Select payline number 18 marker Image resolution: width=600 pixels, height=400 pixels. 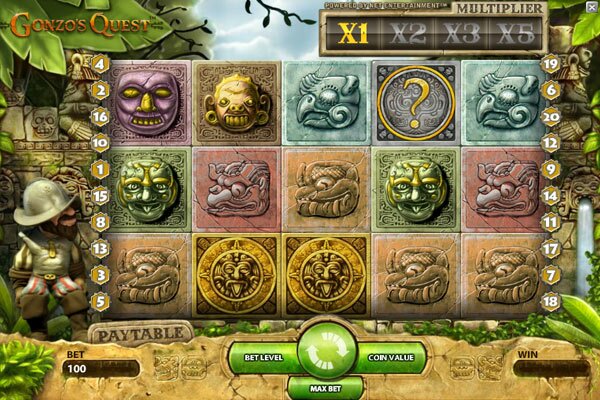tap(549, 299)
